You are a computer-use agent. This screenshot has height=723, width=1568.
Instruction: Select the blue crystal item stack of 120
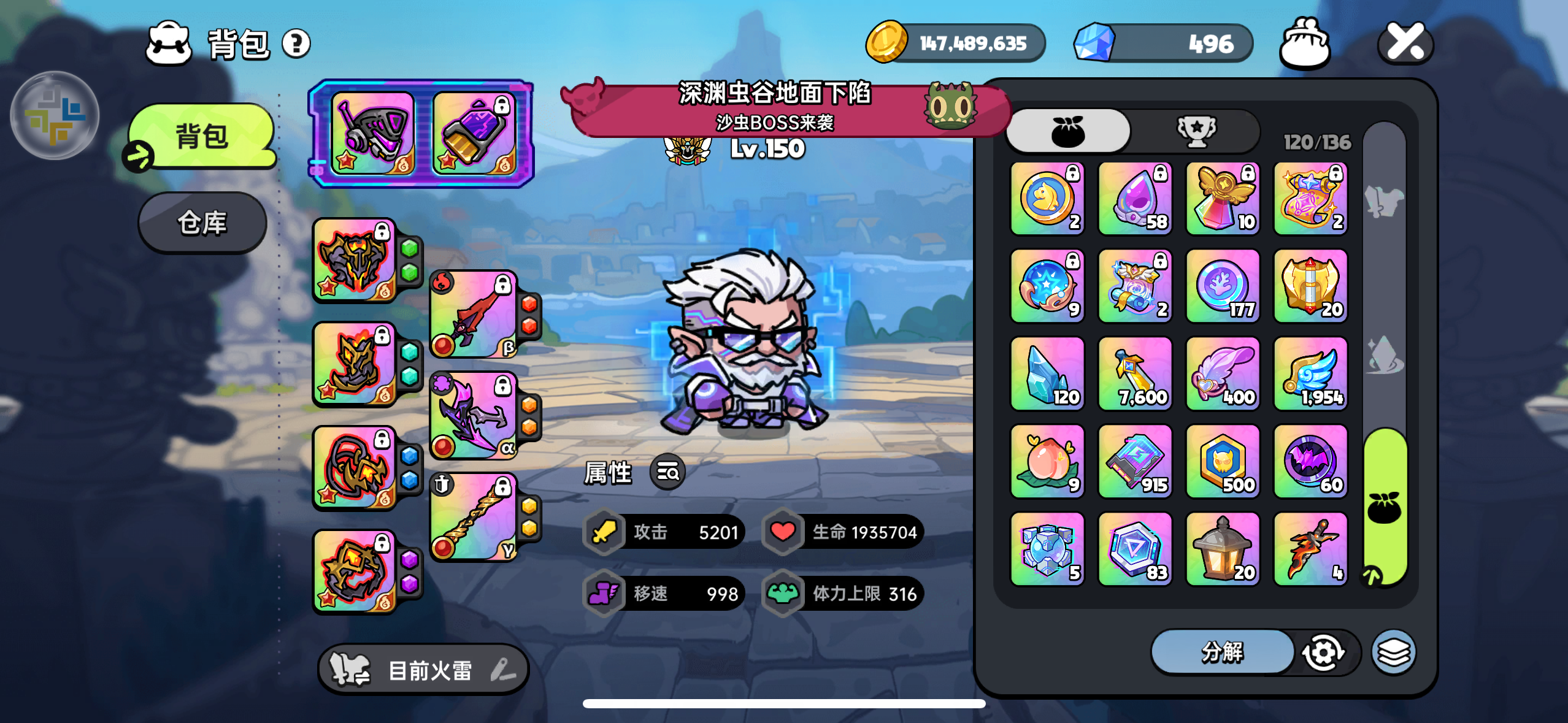click(x=1047, y=373)
